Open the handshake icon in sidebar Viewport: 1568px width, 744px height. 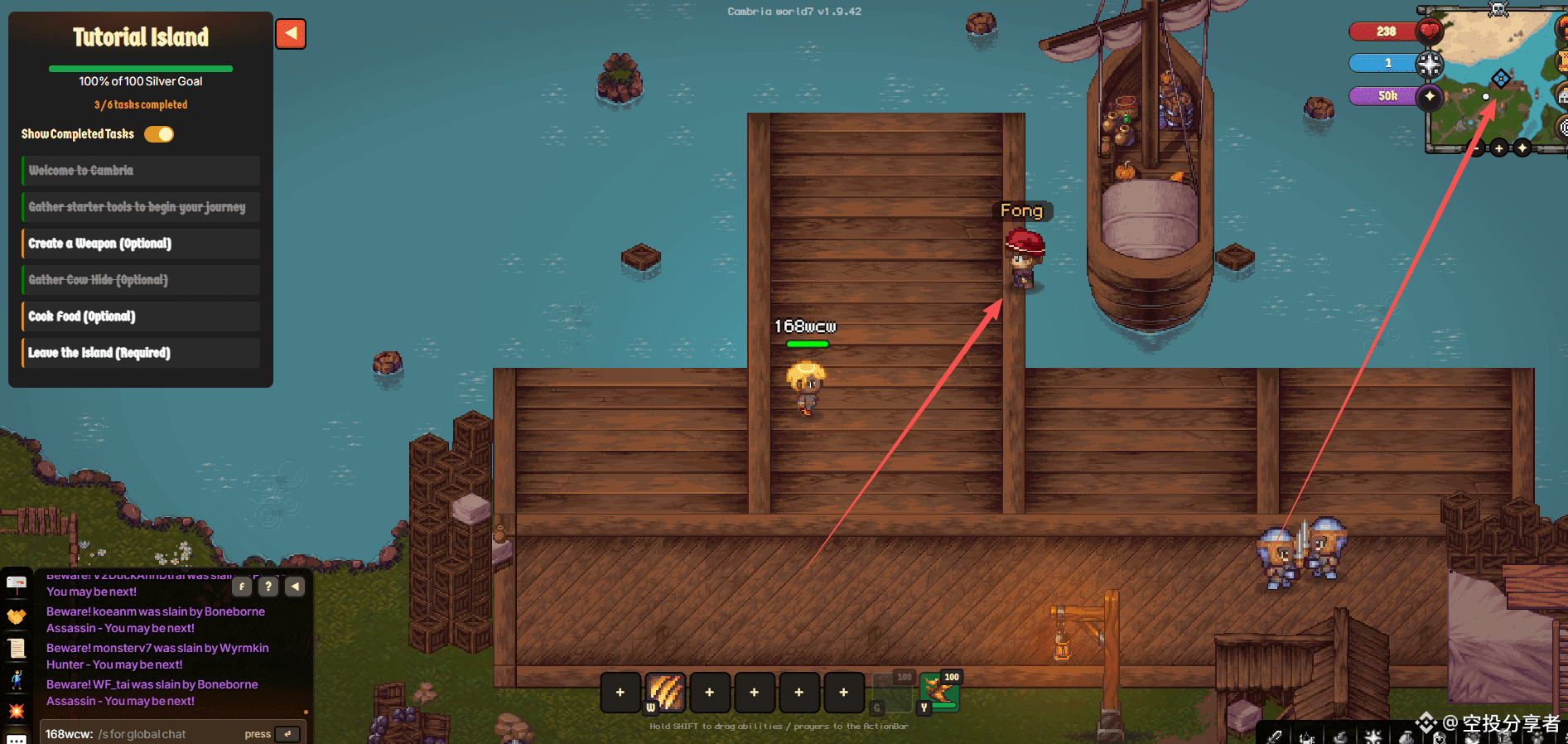click(17, 616)
